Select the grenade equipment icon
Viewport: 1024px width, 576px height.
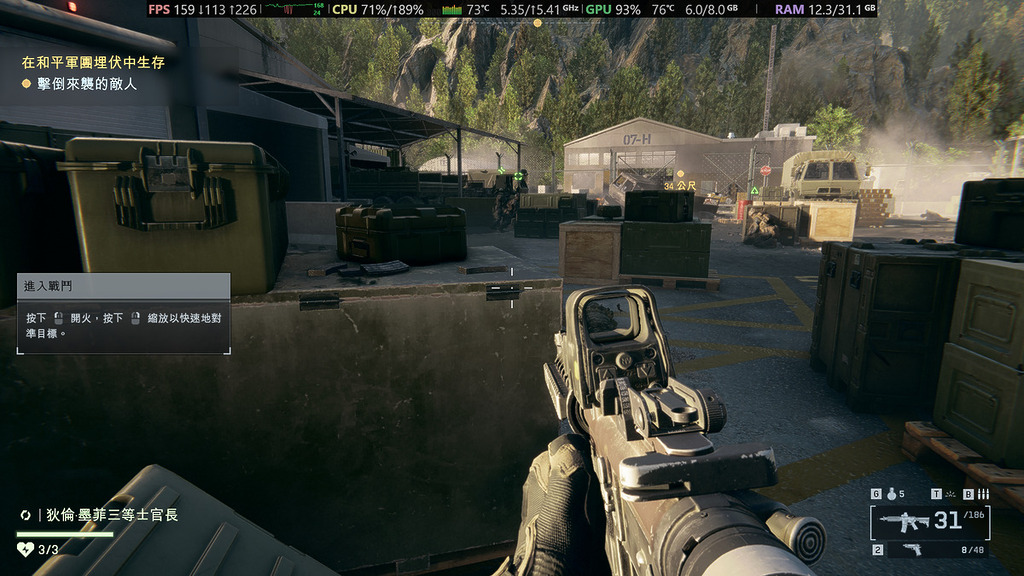point(890,494)
